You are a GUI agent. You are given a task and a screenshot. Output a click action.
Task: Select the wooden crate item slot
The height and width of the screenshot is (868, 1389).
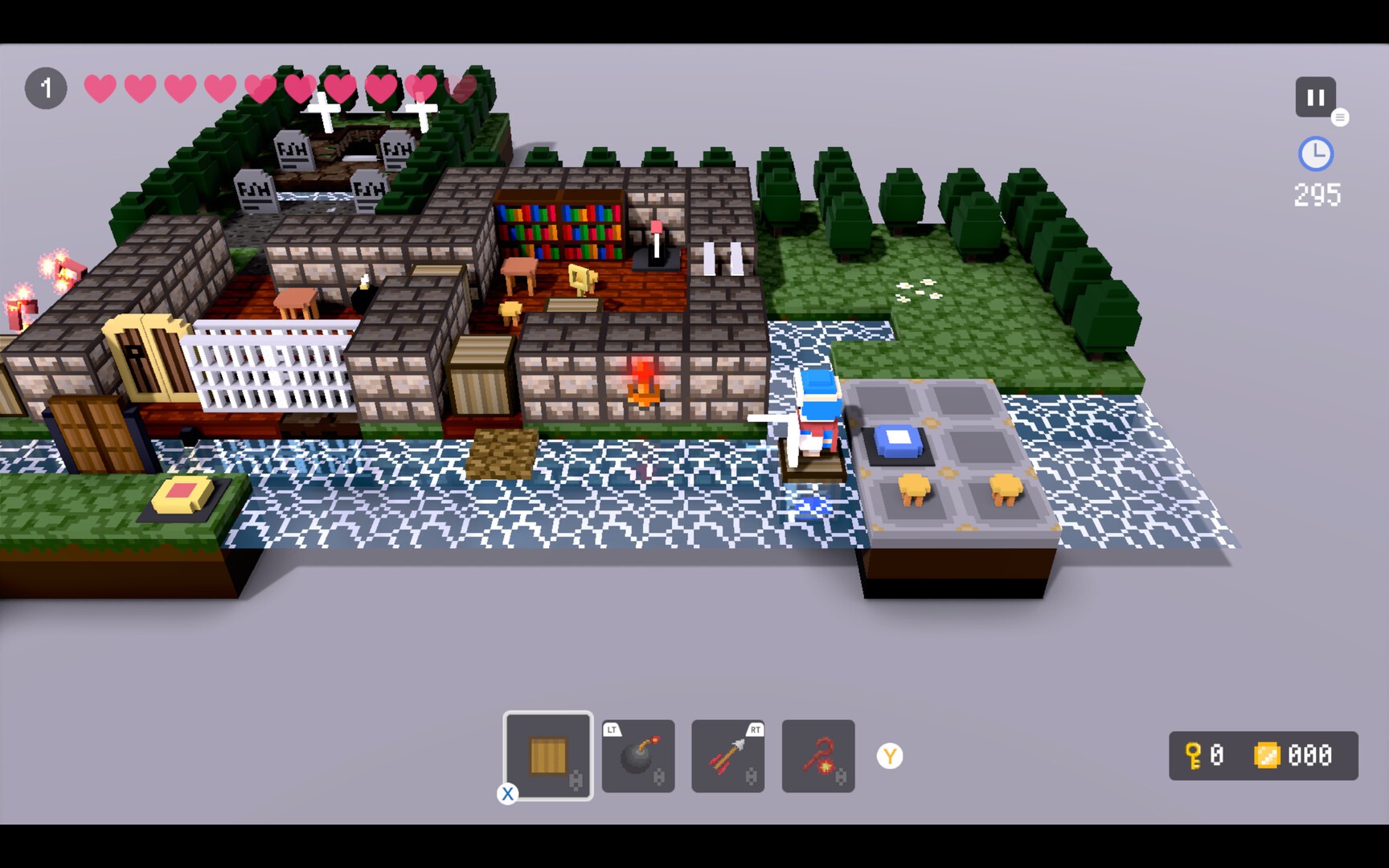click(x=548, y=755)
